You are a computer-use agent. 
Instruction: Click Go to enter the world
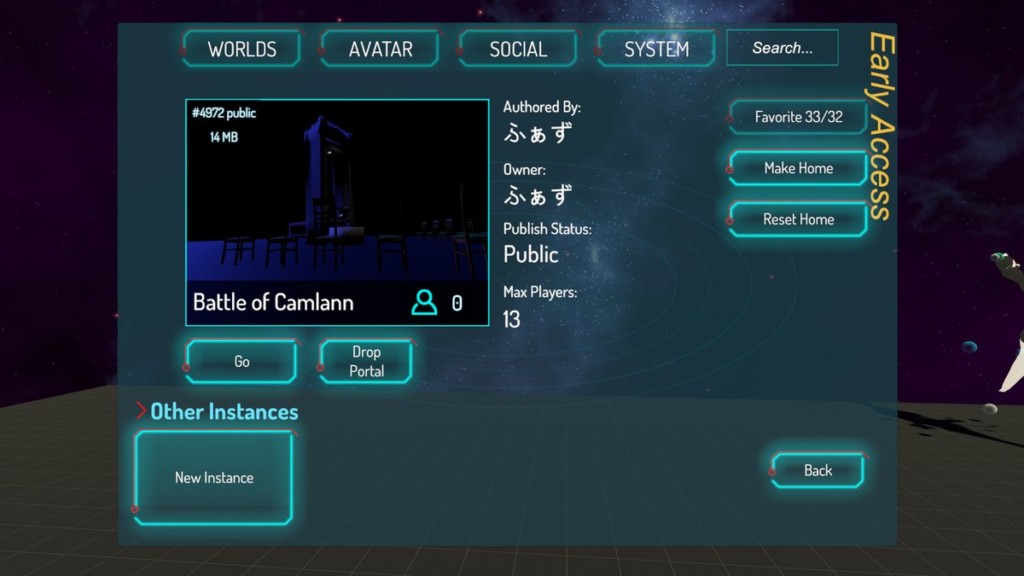(x=242, y=361)
